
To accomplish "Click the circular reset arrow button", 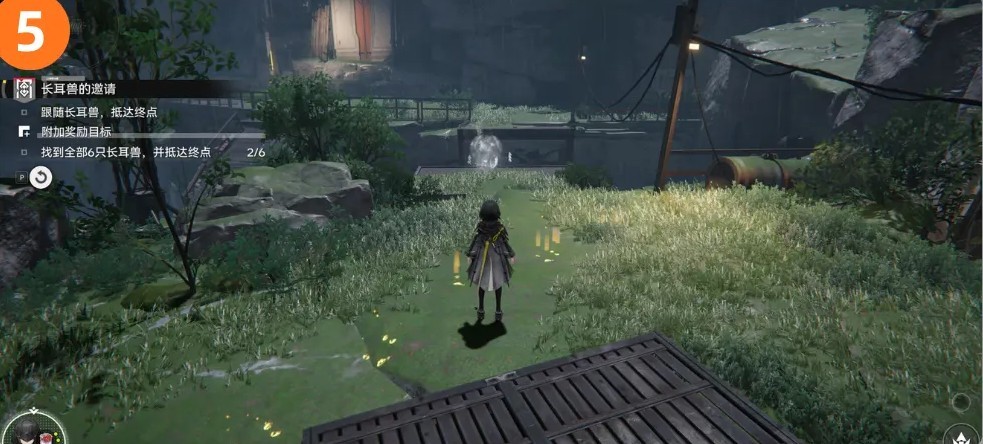I will (40, 177).
